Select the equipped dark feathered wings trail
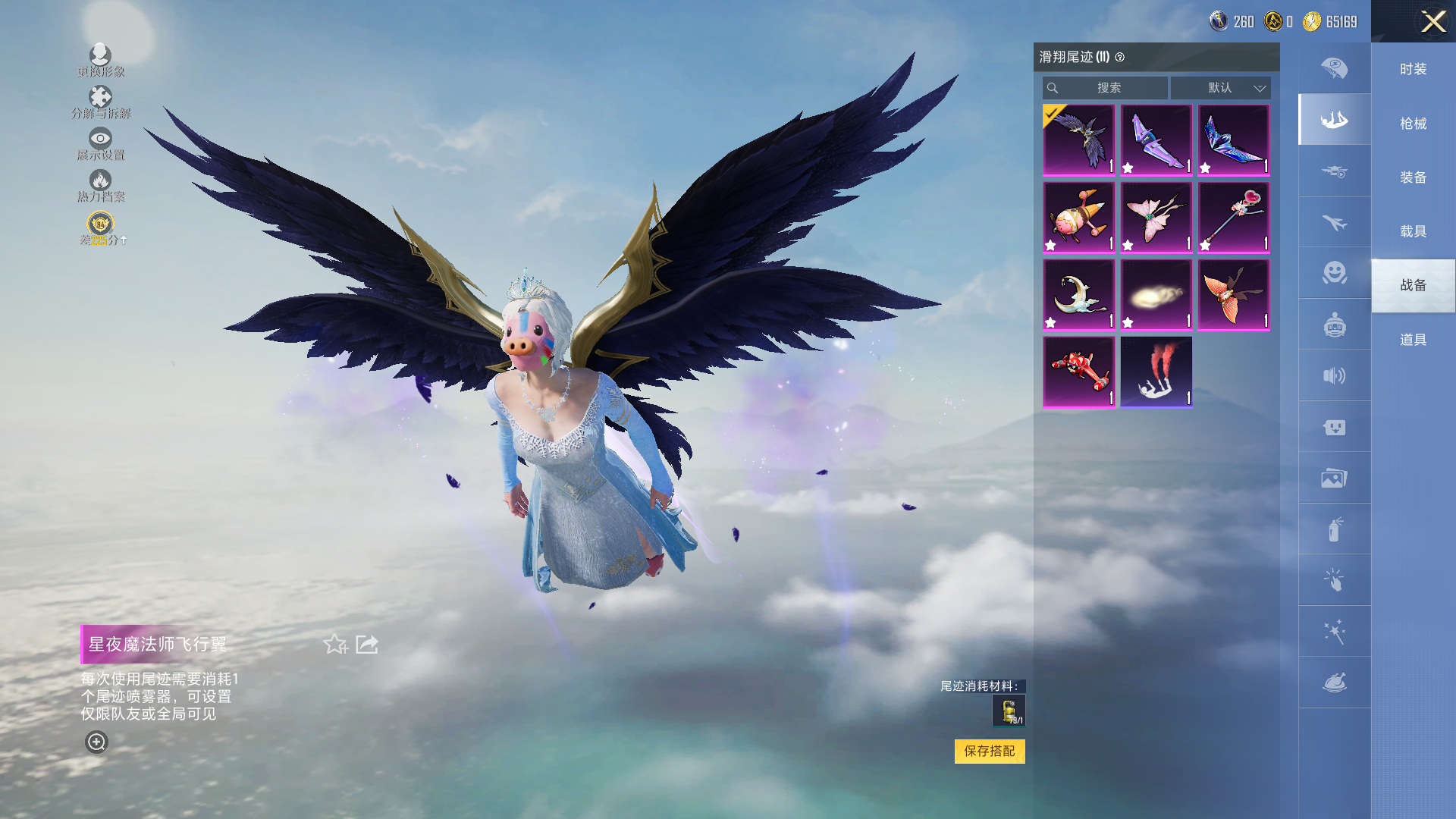Viewport: 1456px width, 819px height. point(1078,140)
